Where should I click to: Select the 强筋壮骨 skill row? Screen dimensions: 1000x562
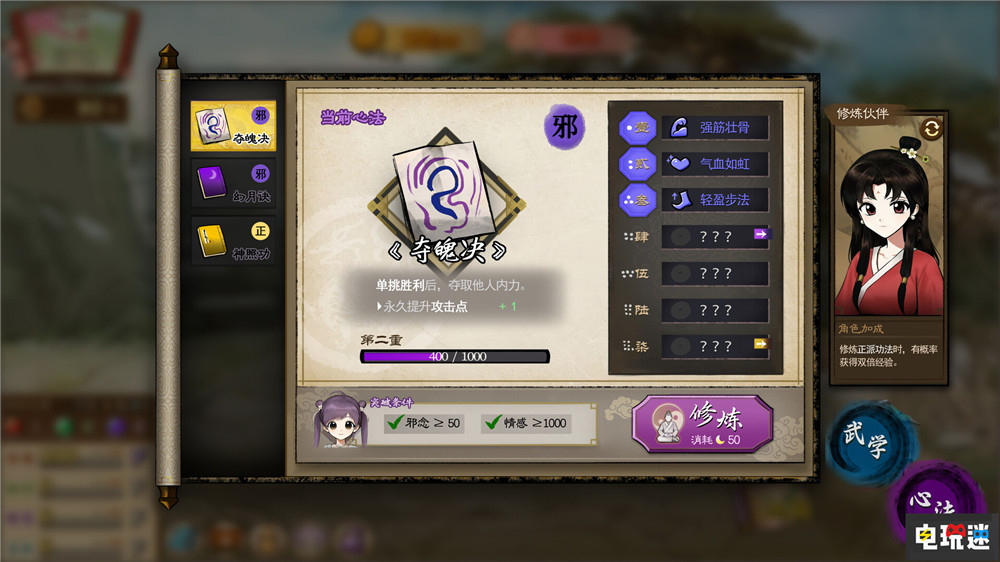[714, 127]
